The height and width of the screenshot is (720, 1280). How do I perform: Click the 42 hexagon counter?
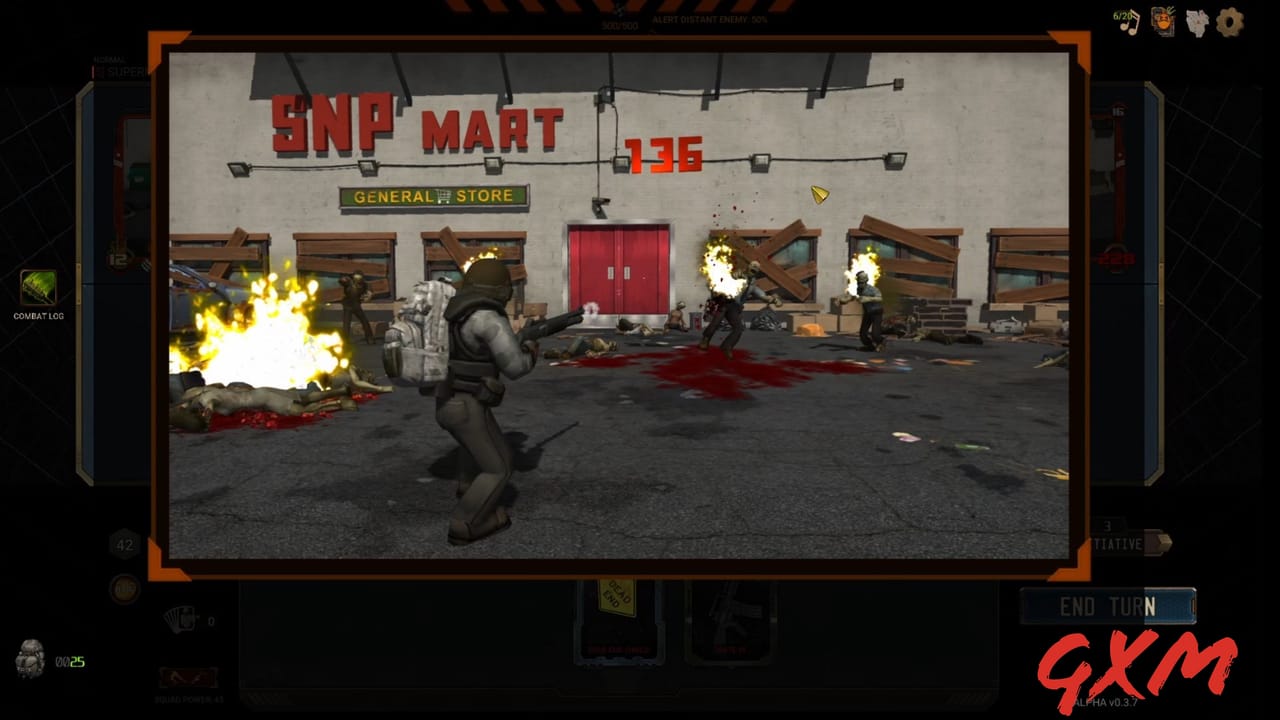pos(123,545)
